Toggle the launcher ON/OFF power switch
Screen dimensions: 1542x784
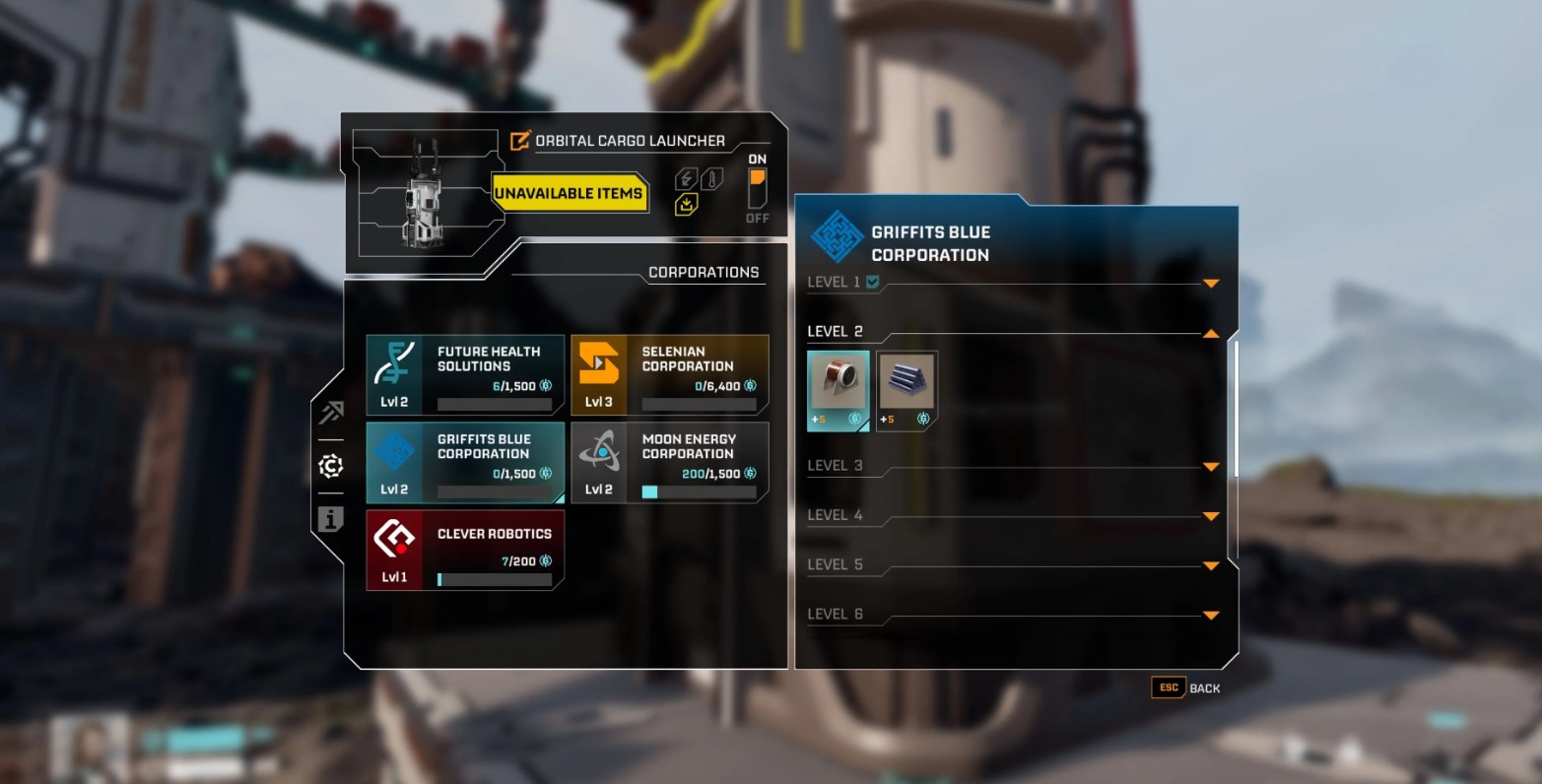(x=757, y=188)
